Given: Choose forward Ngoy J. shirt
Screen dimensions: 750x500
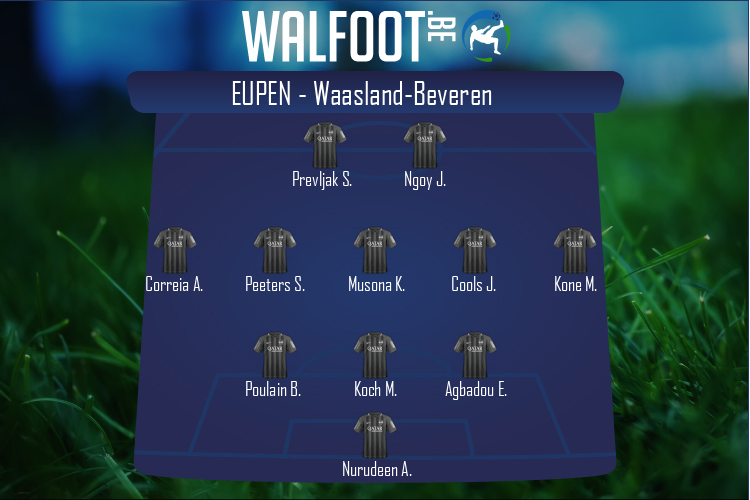Looking at the screenshot, I should pyautogui.click(x=424, y=146).
